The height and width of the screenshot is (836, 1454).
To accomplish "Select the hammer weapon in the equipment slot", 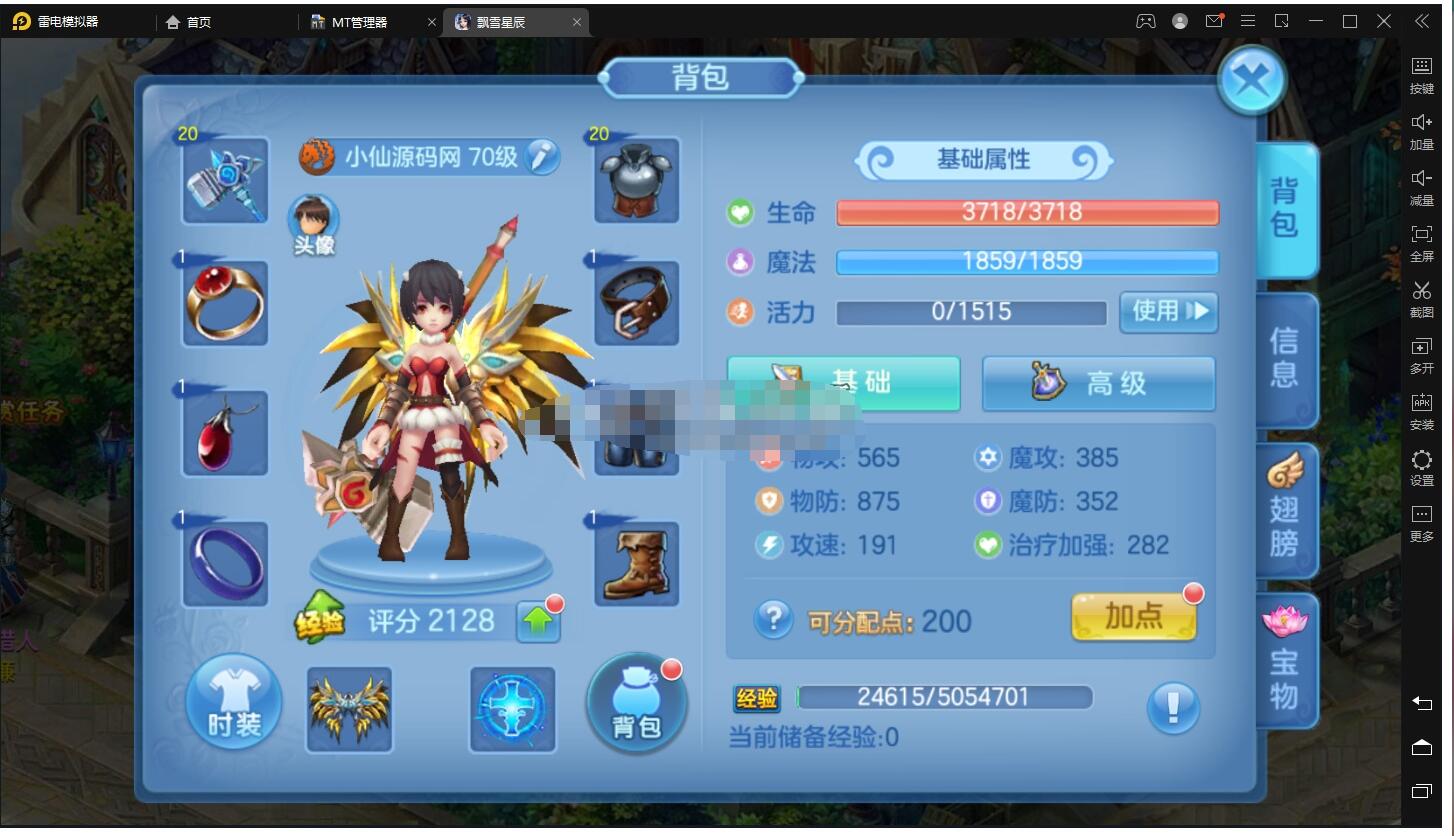I will coord(224,180).
